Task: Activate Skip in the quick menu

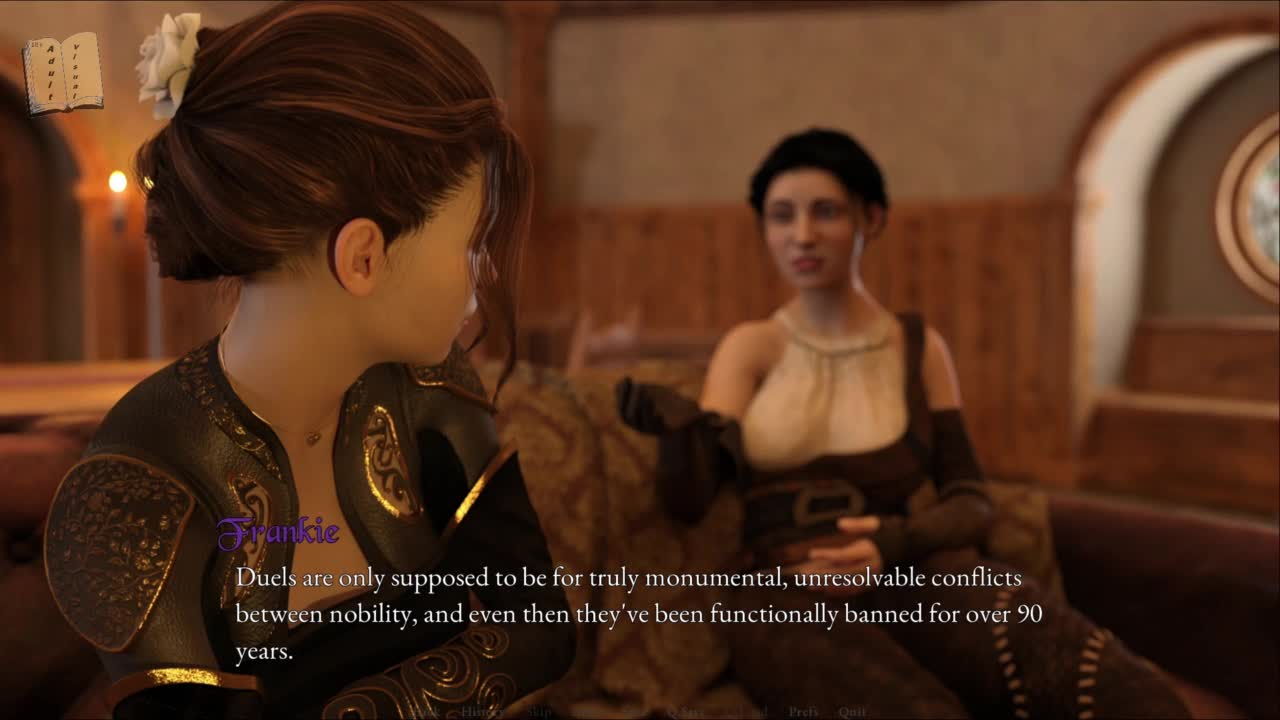Action: 540,712
